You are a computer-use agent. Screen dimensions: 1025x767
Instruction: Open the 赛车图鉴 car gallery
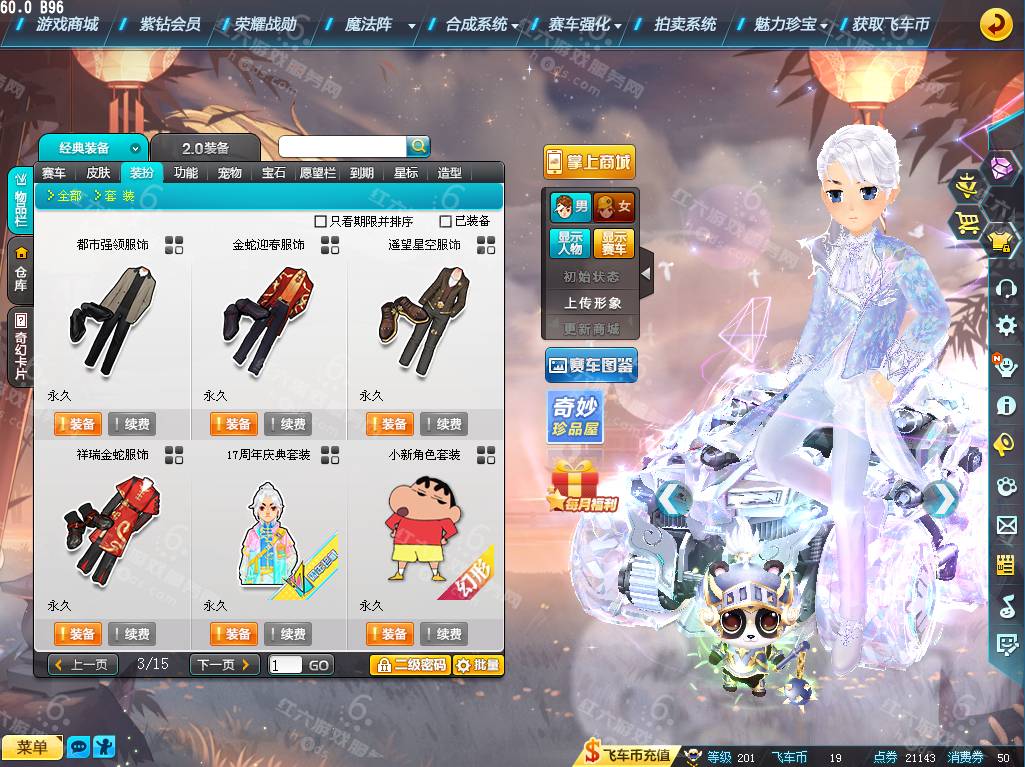[x=591, y=366]
